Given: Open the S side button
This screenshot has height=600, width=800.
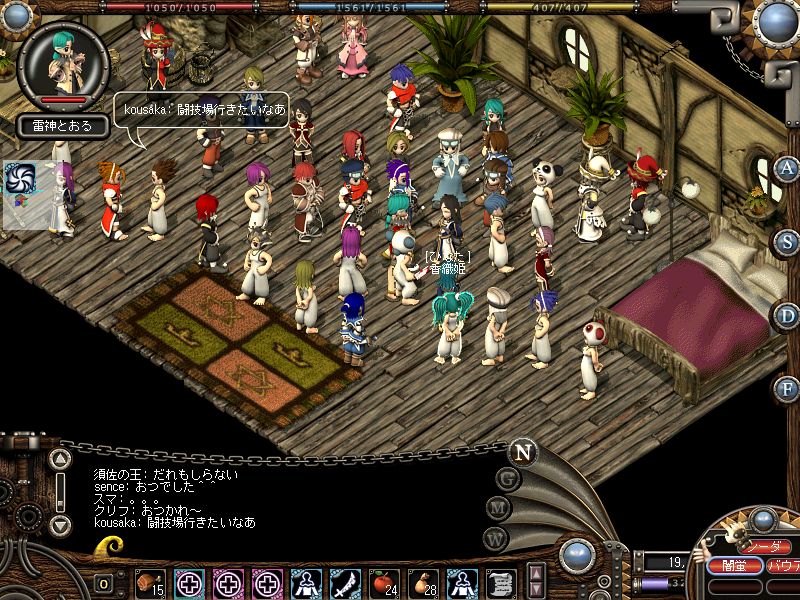Looking at the screenshot, I should coord(787,241).
